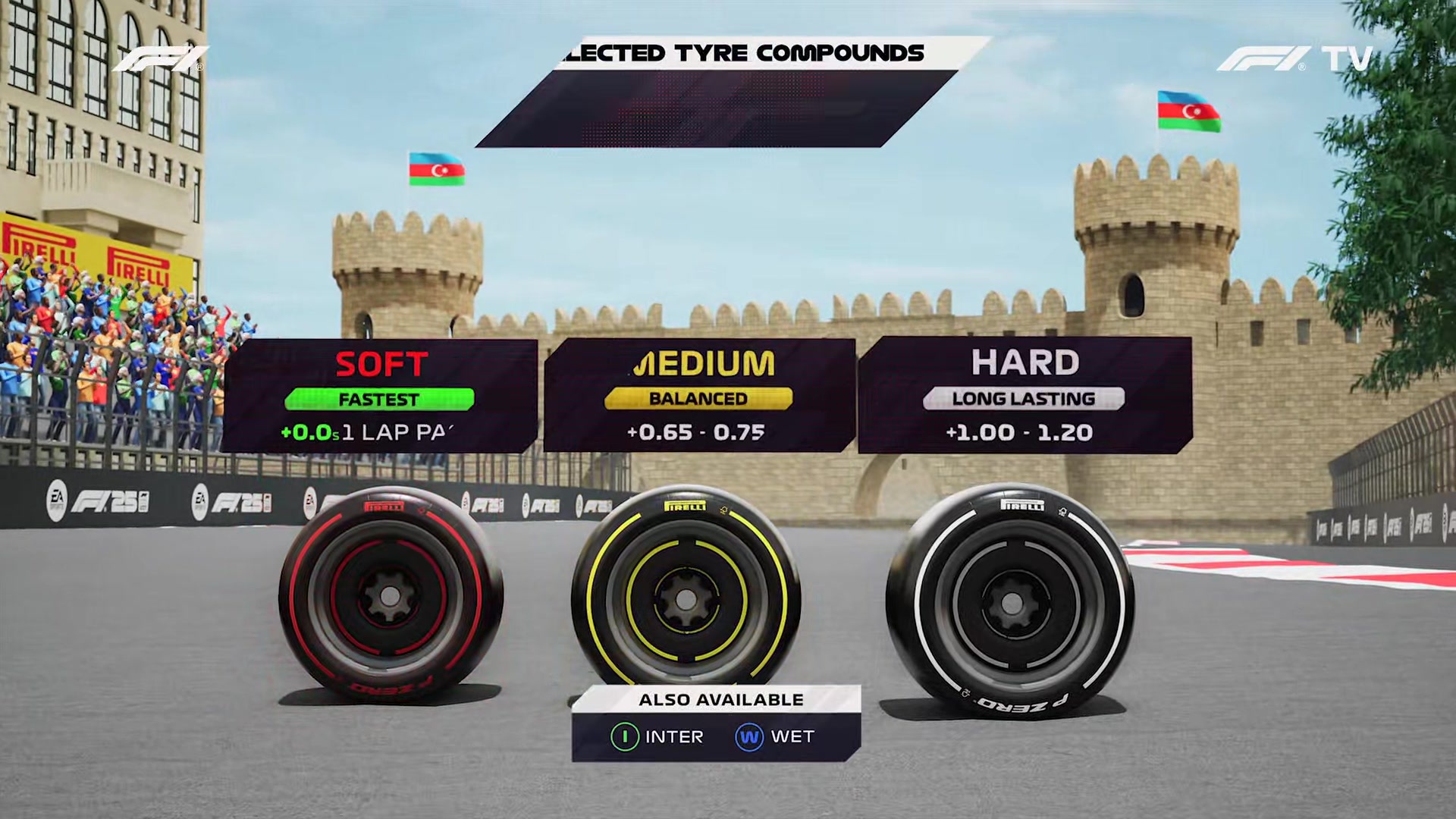Click the green INTER tyre icon
1456x819 pixels.
(626, 736)
